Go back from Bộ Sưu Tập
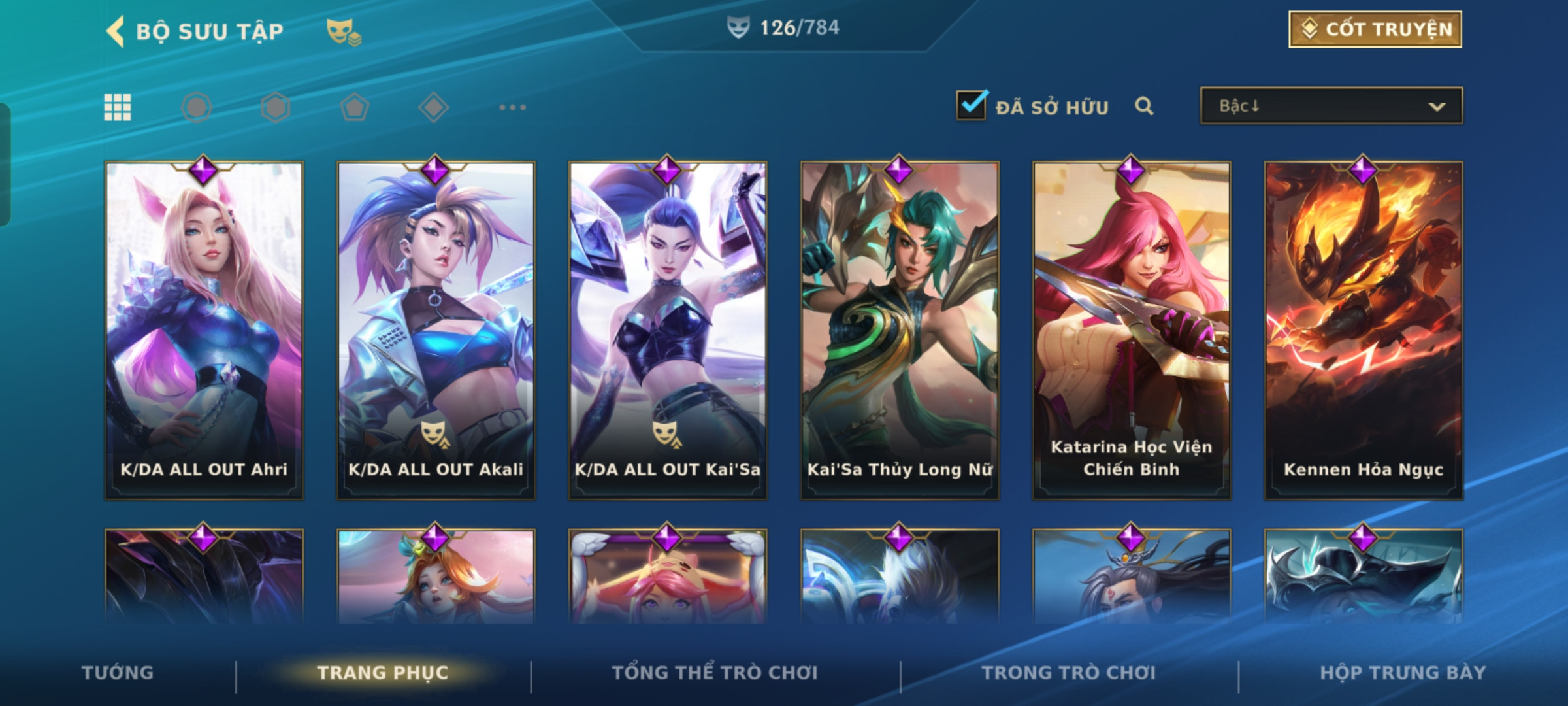The image size is (1568, 706). pos(116,31)
